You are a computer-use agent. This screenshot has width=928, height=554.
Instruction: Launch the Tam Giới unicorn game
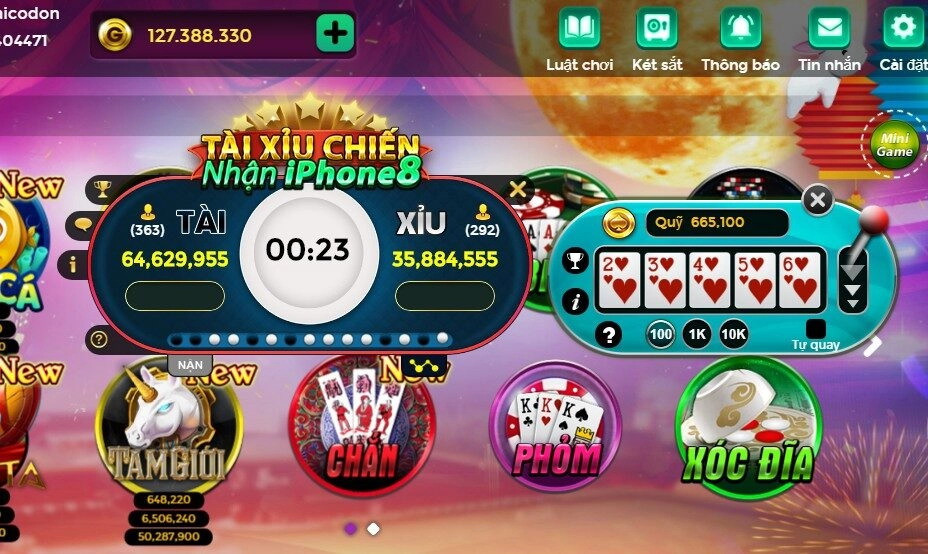point(168,430)
